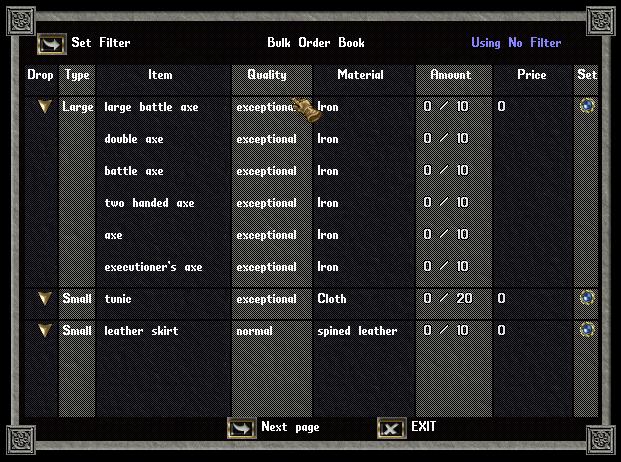
Task: Drop the small tunic bulk order
Action: click(43, 299)
